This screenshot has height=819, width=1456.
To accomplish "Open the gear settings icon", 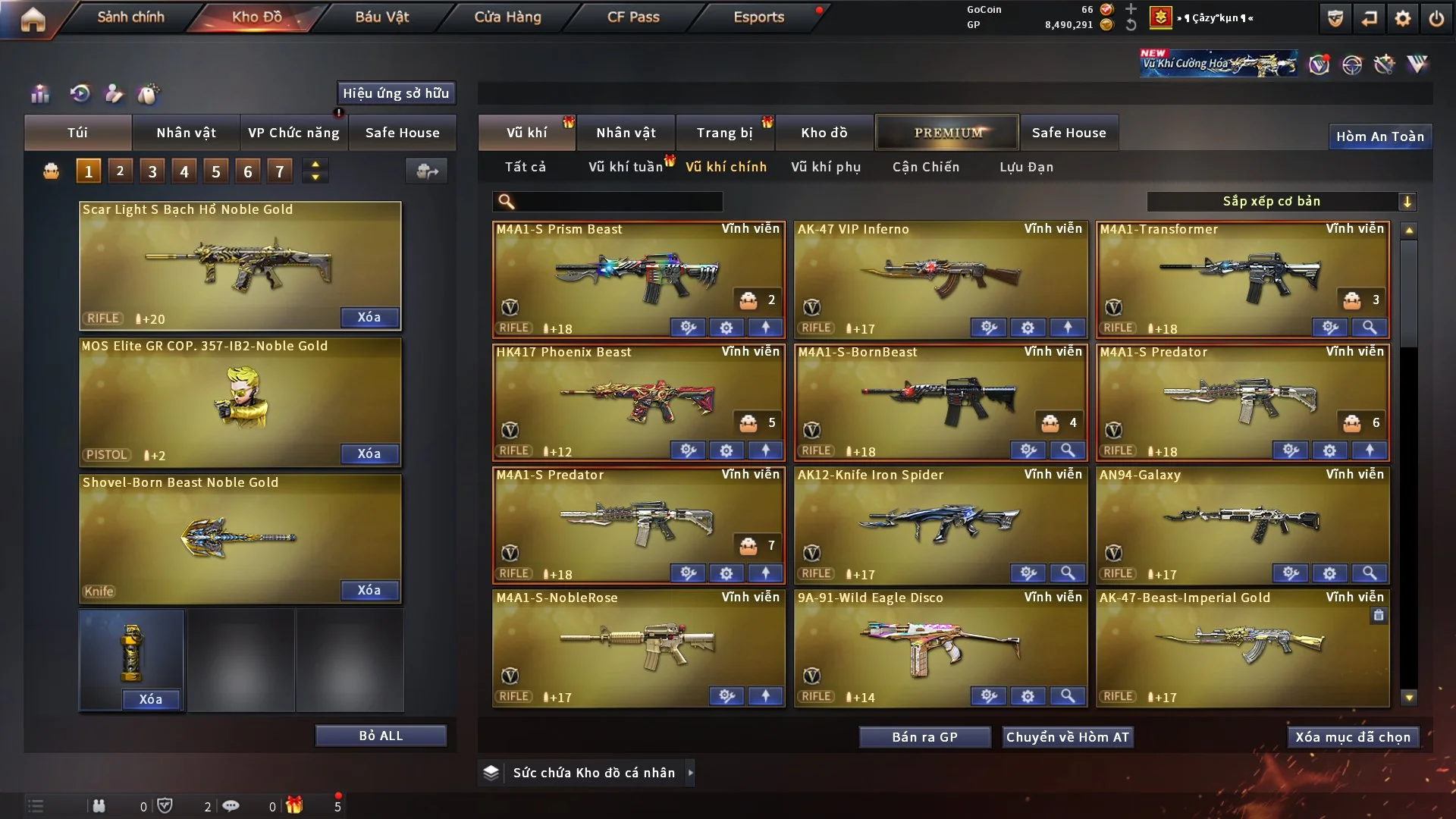I will (1402, 18).
